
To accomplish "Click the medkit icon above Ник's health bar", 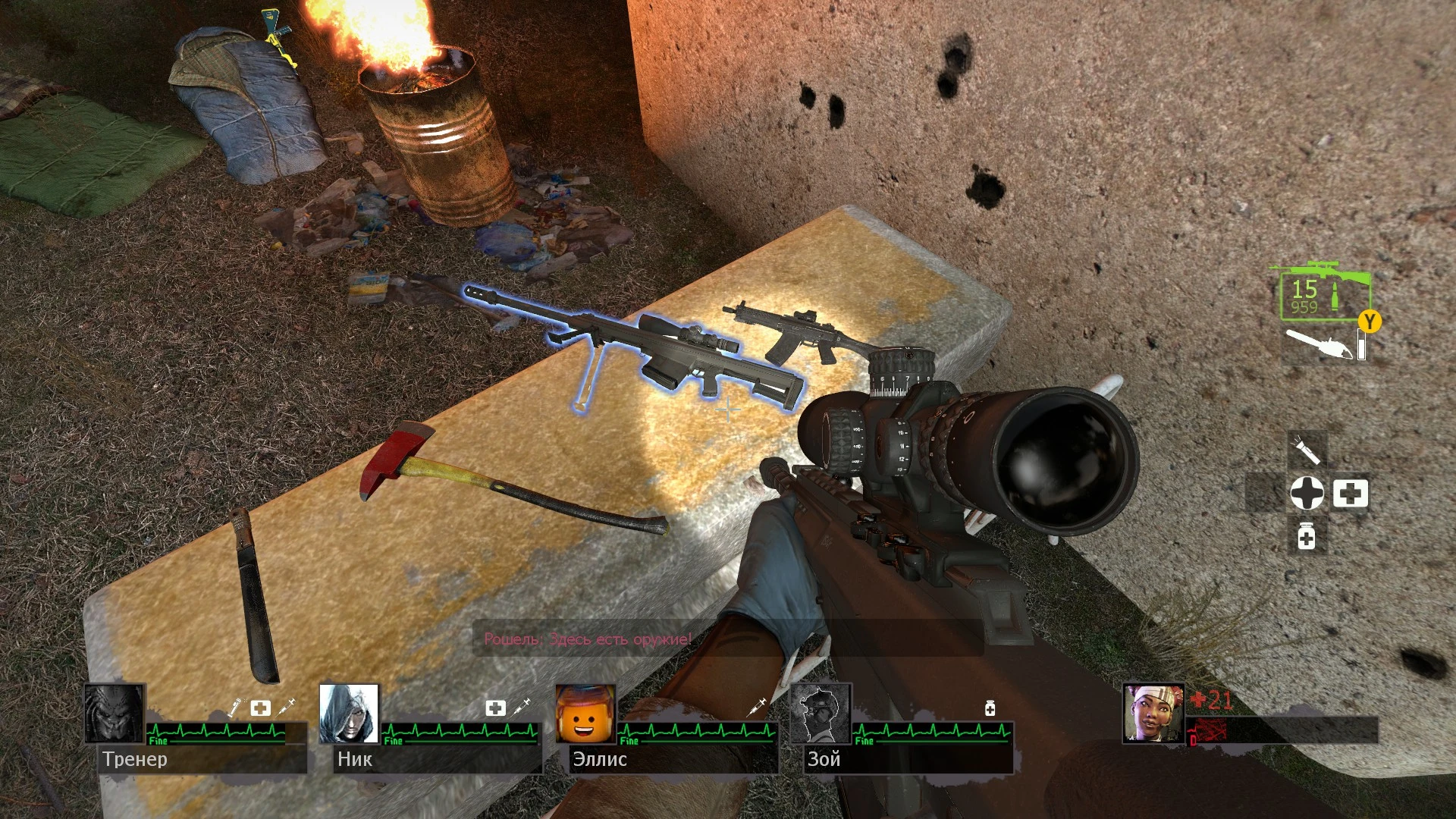I will pos(496,707).
